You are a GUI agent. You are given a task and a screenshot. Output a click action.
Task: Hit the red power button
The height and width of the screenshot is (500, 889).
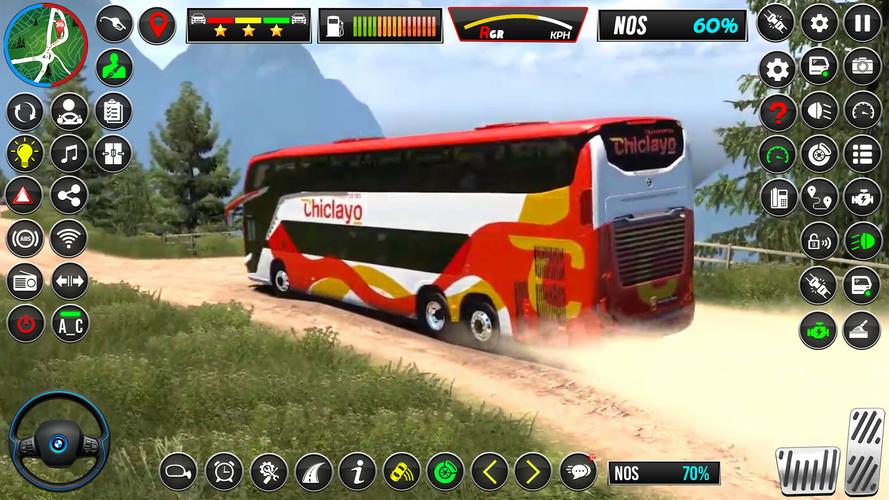pyautogui.click(x=25, y=323)
